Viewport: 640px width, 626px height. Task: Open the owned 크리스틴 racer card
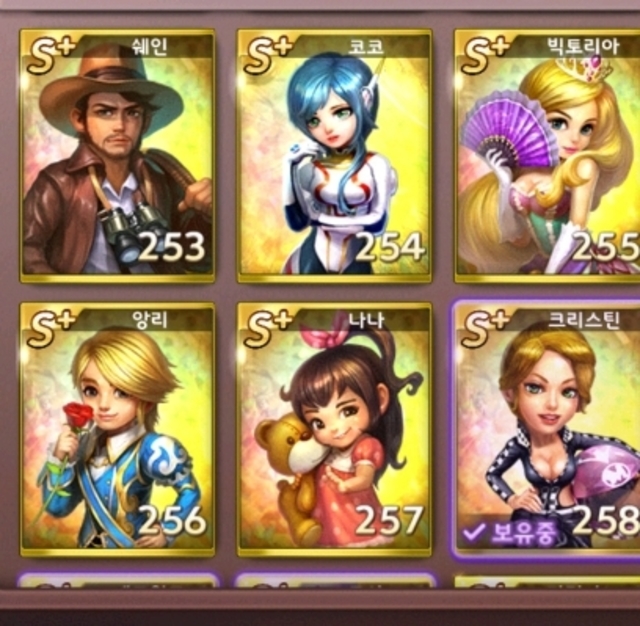click(x=548, y=430)
